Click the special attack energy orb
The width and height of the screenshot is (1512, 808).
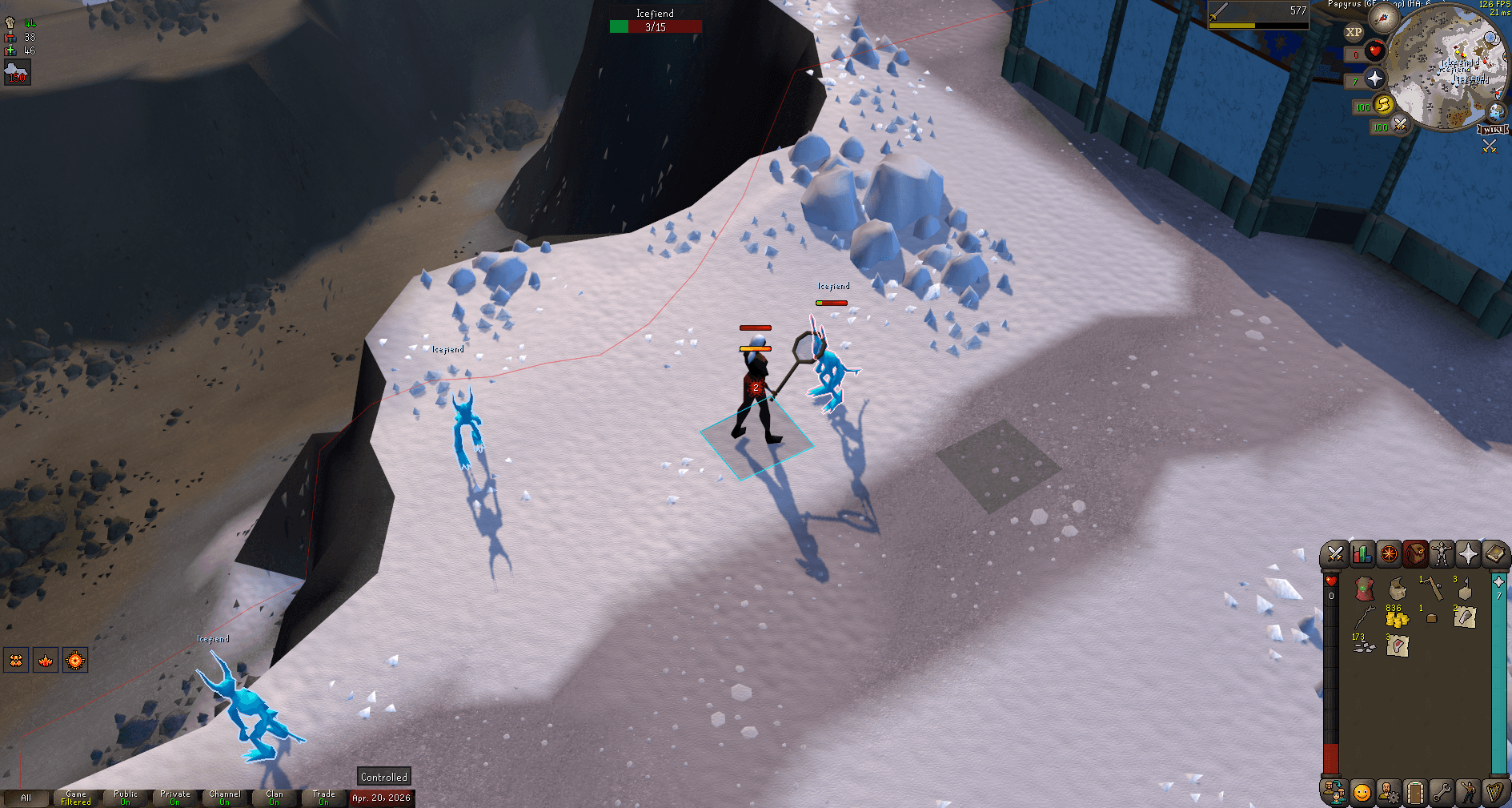tap(1399, 126)
